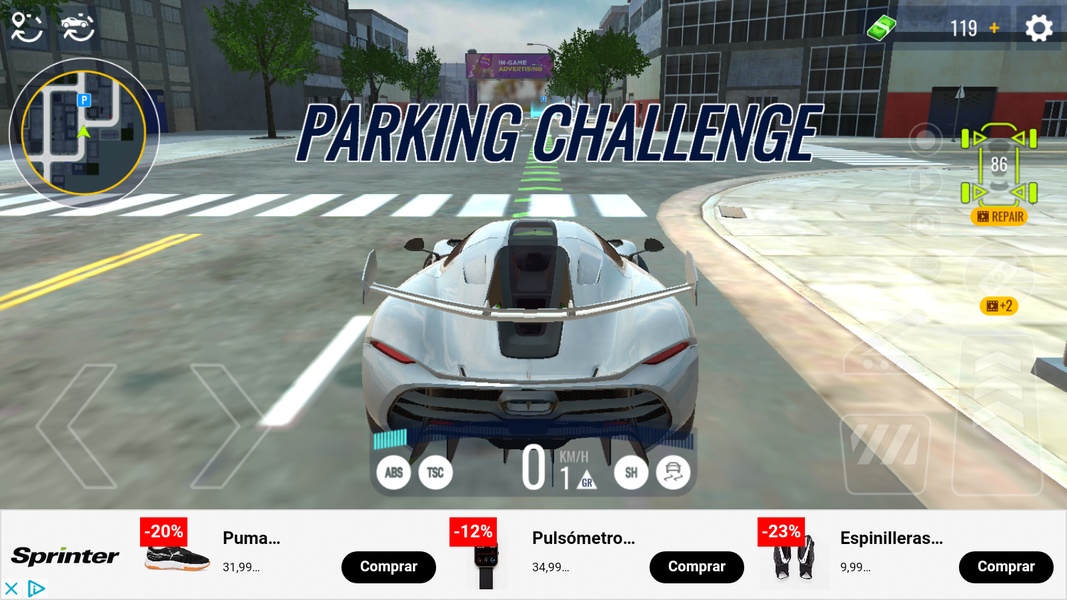This screenshot has height=600, width=1067.
Task: Claim the +2 video reward badge
Action: pos(998,306)
